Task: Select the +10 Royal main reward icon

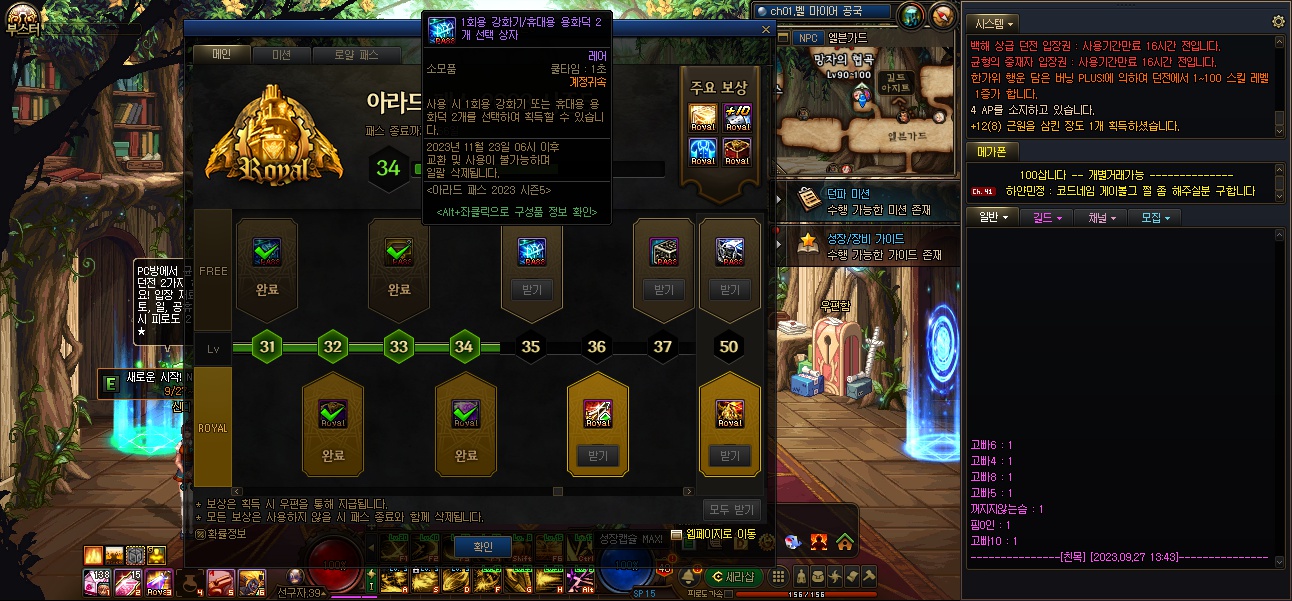Action: [x=737, y=118]
